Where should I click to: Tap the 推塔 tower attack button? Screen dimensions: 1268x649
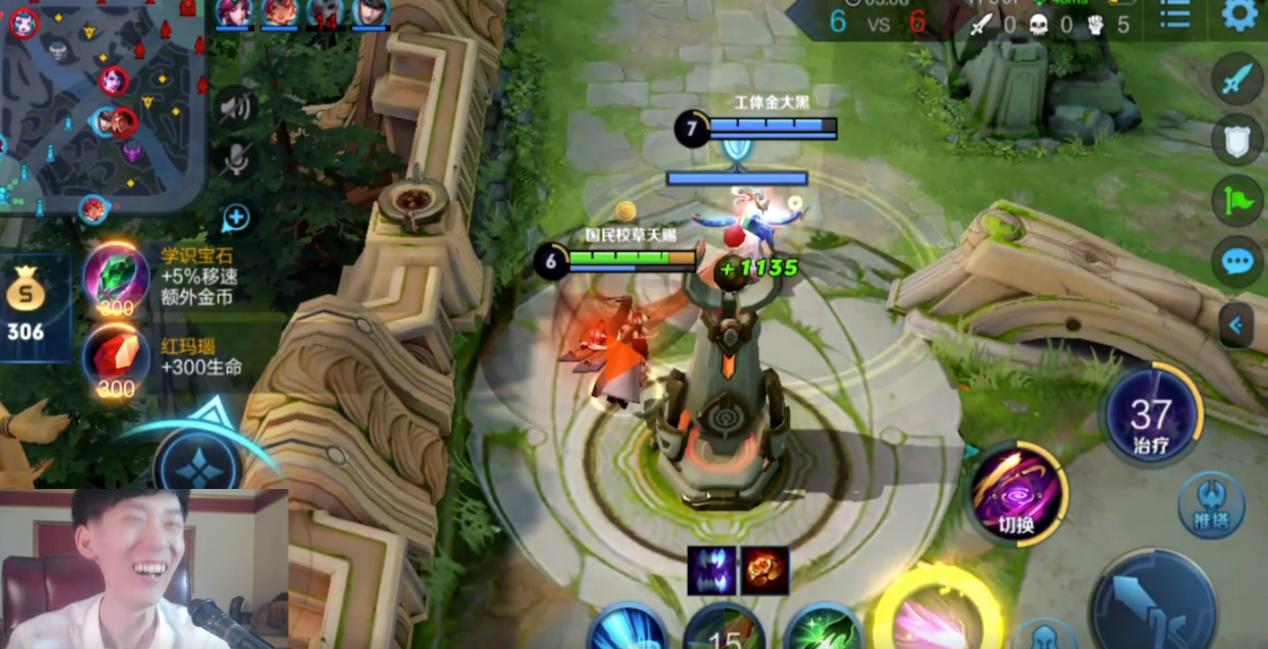(1211, 504)
